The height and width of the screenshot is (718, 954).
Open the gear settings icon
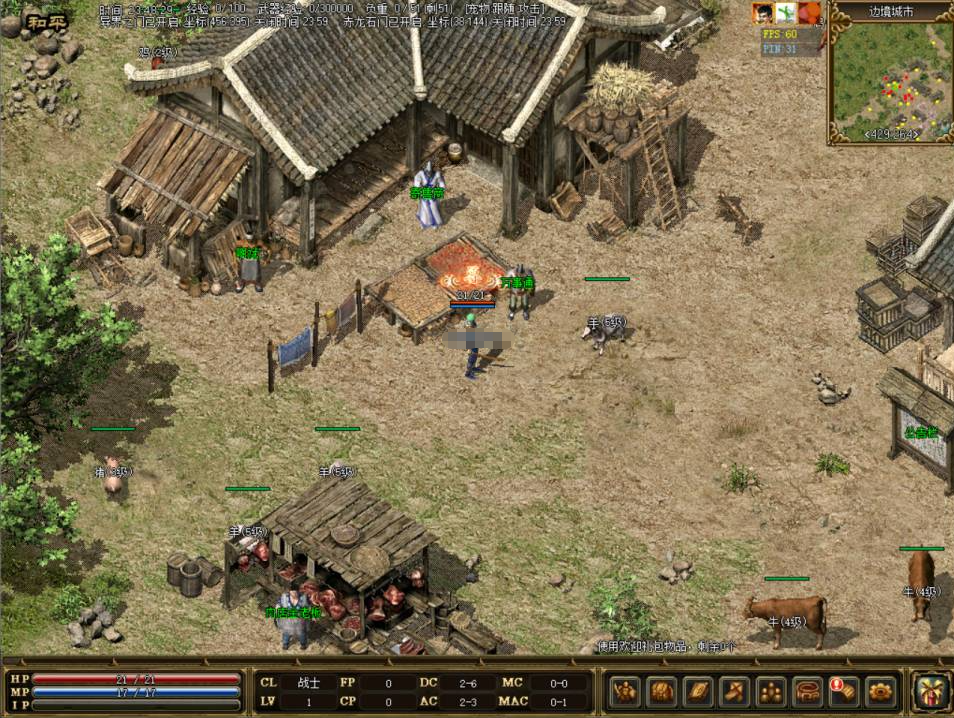point(880,691)
